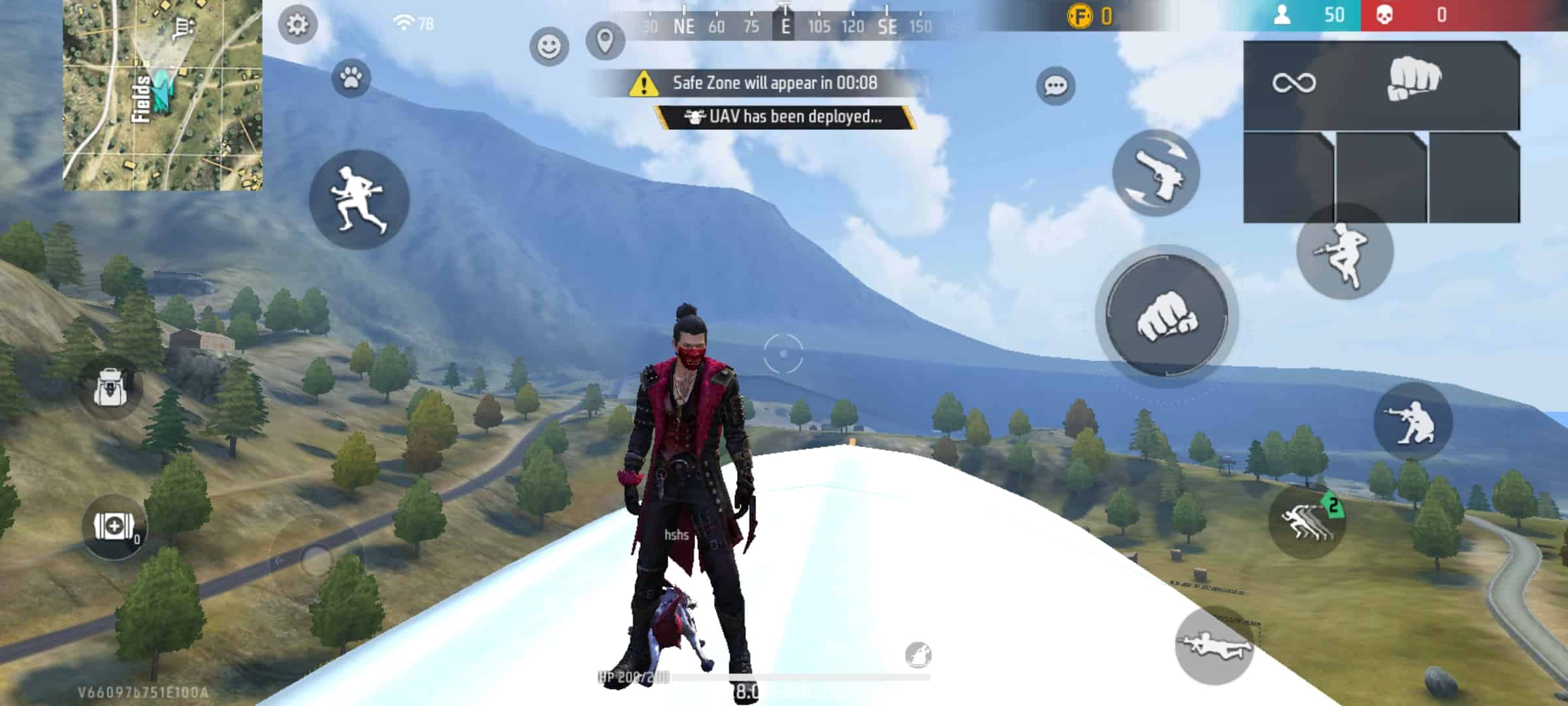
Task: Toggle the auto-sprint running button
Action: pos(359,199)
